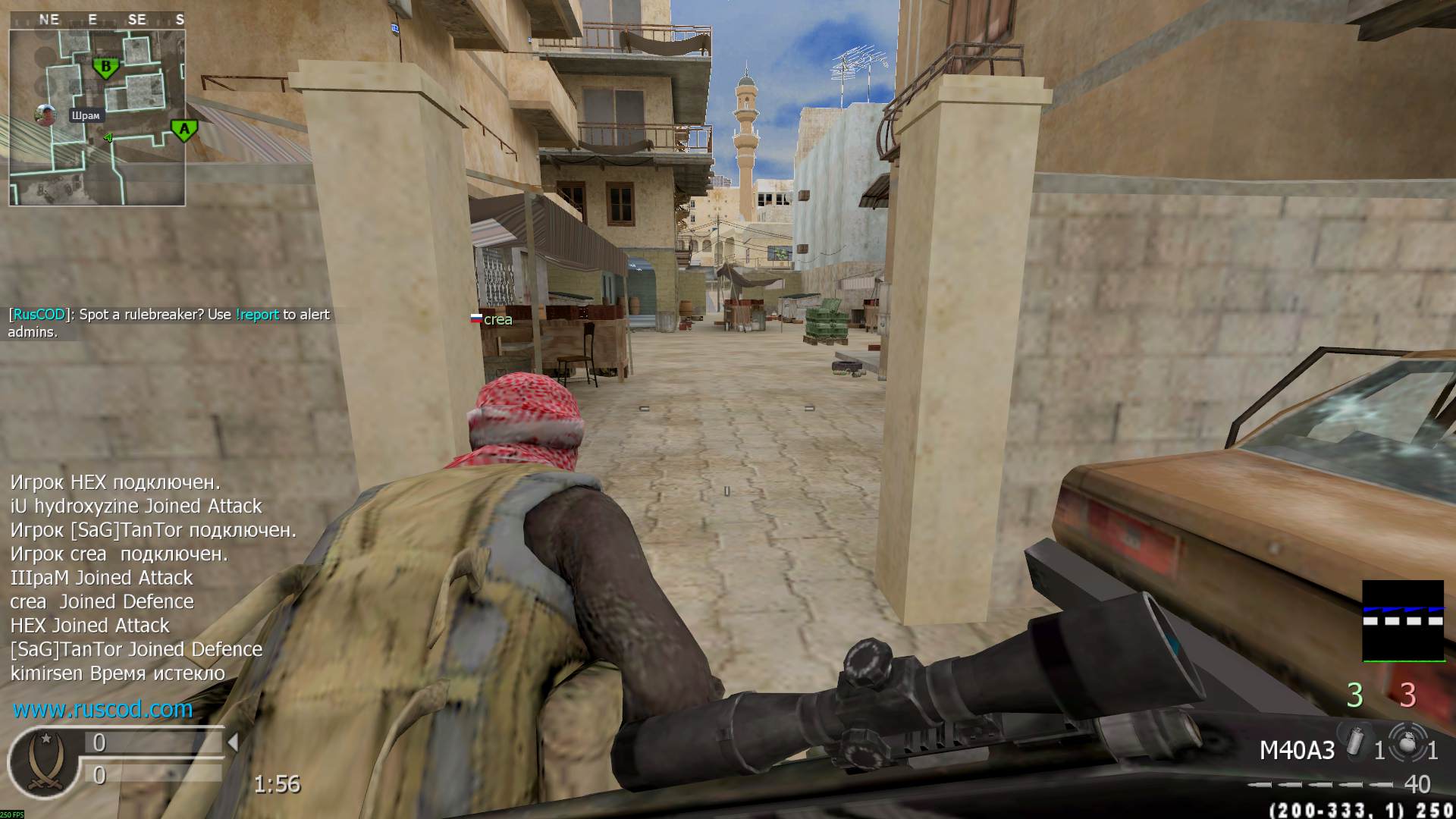The width and height of the screenshot is (1456, 819).
Task: Click the [RusCOD] tag in server message
Action: (x=39, y=315)
